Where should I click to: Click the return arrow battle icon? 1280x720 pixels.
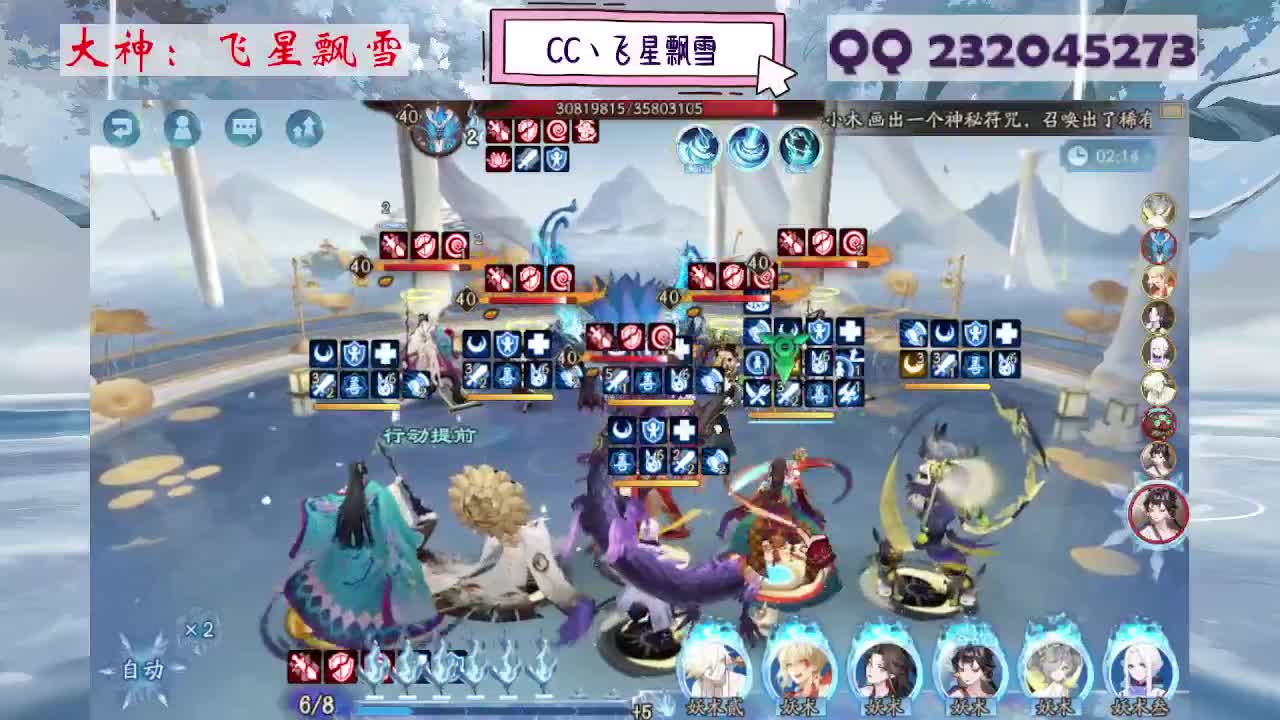122,129
